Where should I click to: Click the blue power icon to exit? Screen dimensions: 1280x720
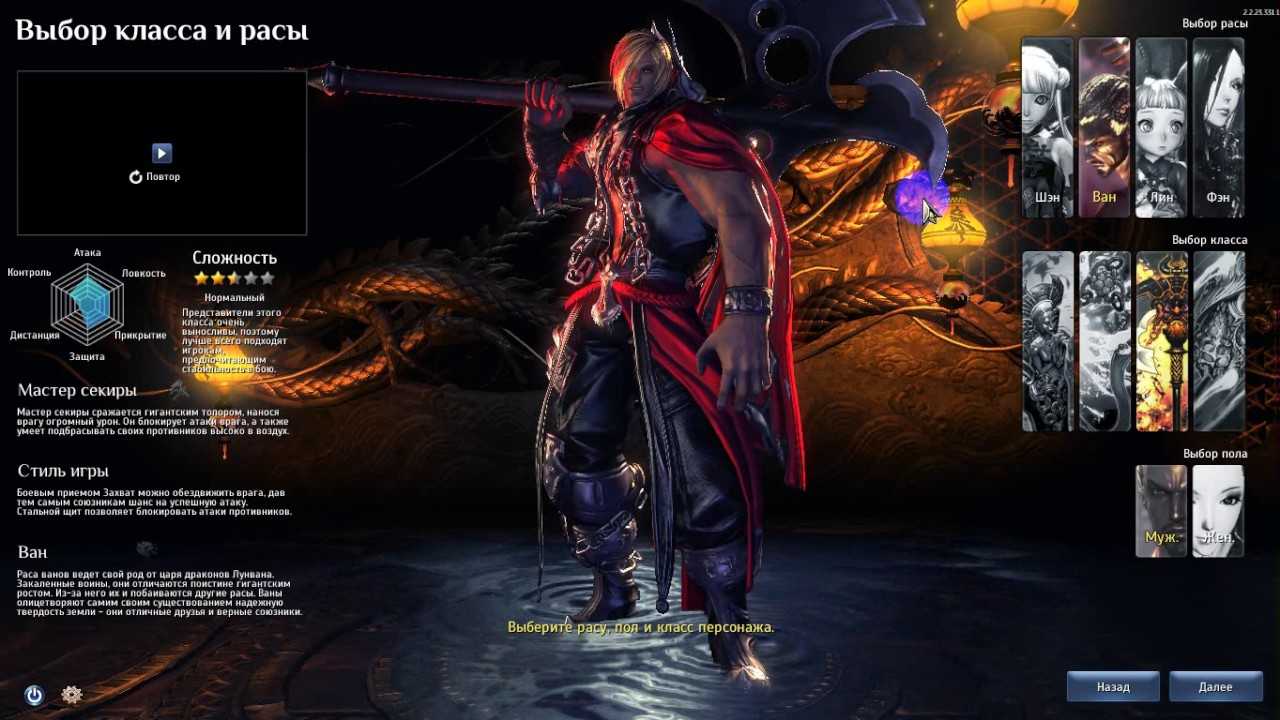pos(34,695)
